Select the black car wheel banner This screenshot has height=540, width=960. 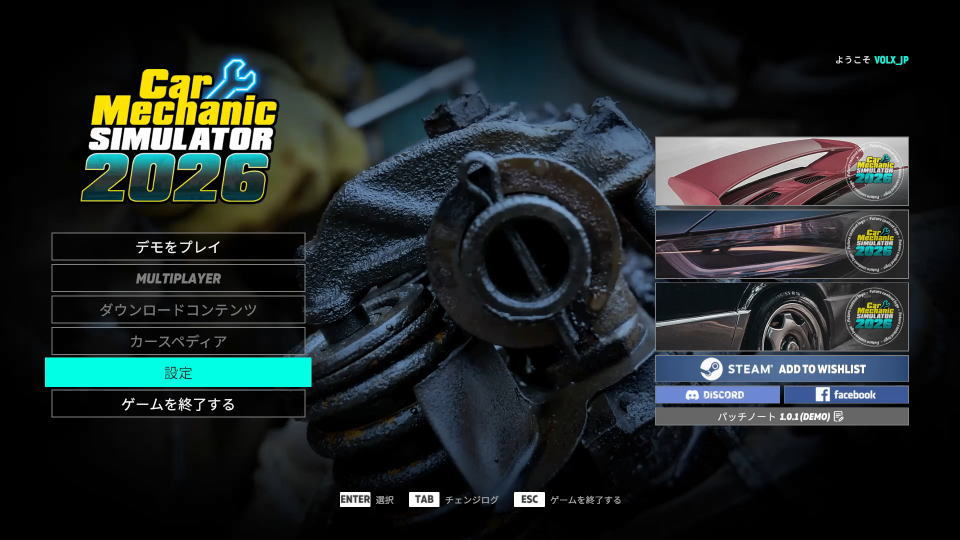781,316
